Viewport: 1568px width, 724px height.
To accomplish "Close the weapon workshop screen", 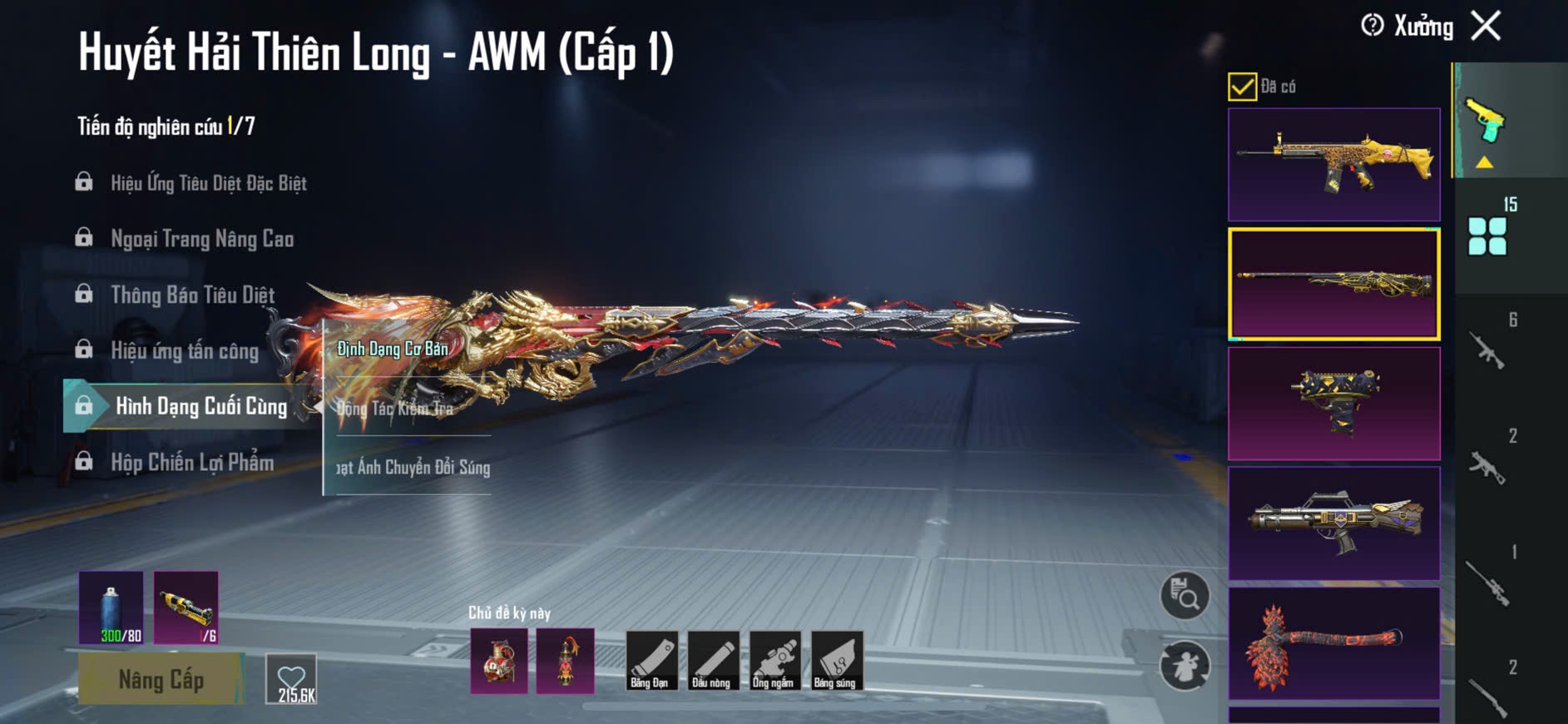I will click(1486, 26).
